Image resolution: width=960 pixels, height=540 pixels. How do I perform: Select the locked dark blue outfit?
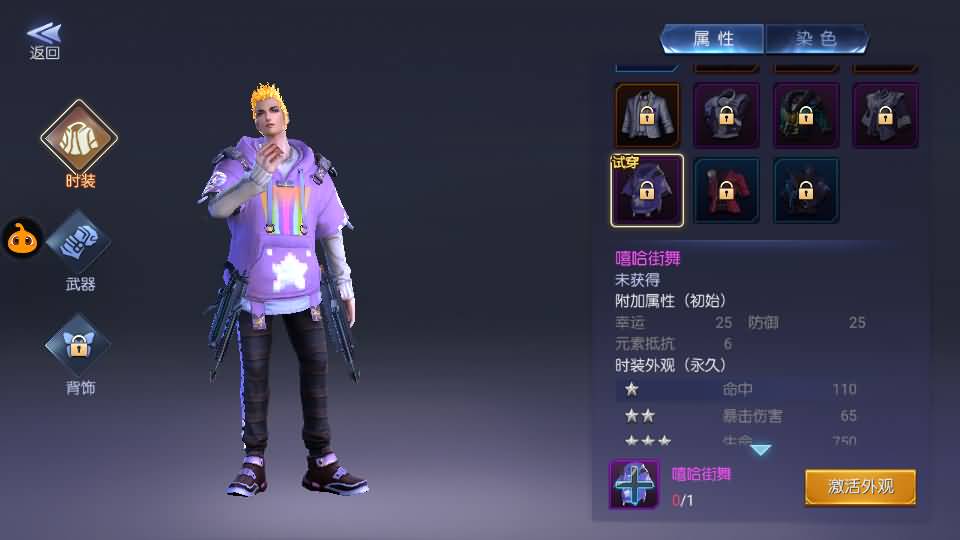[806, 190]
